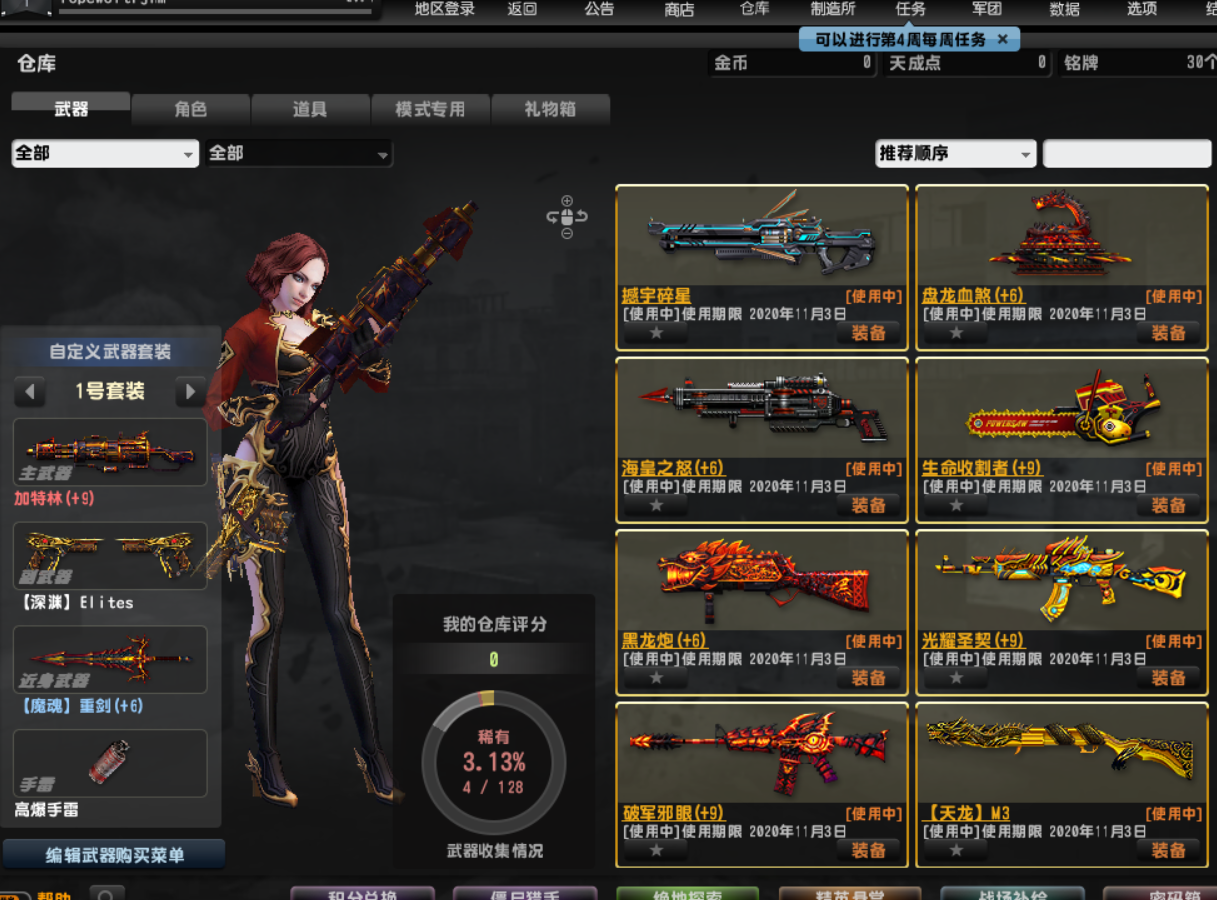Select the 加特林 primary weapon slot
This screenshot has width=1217, height=900.
[110, 452]
